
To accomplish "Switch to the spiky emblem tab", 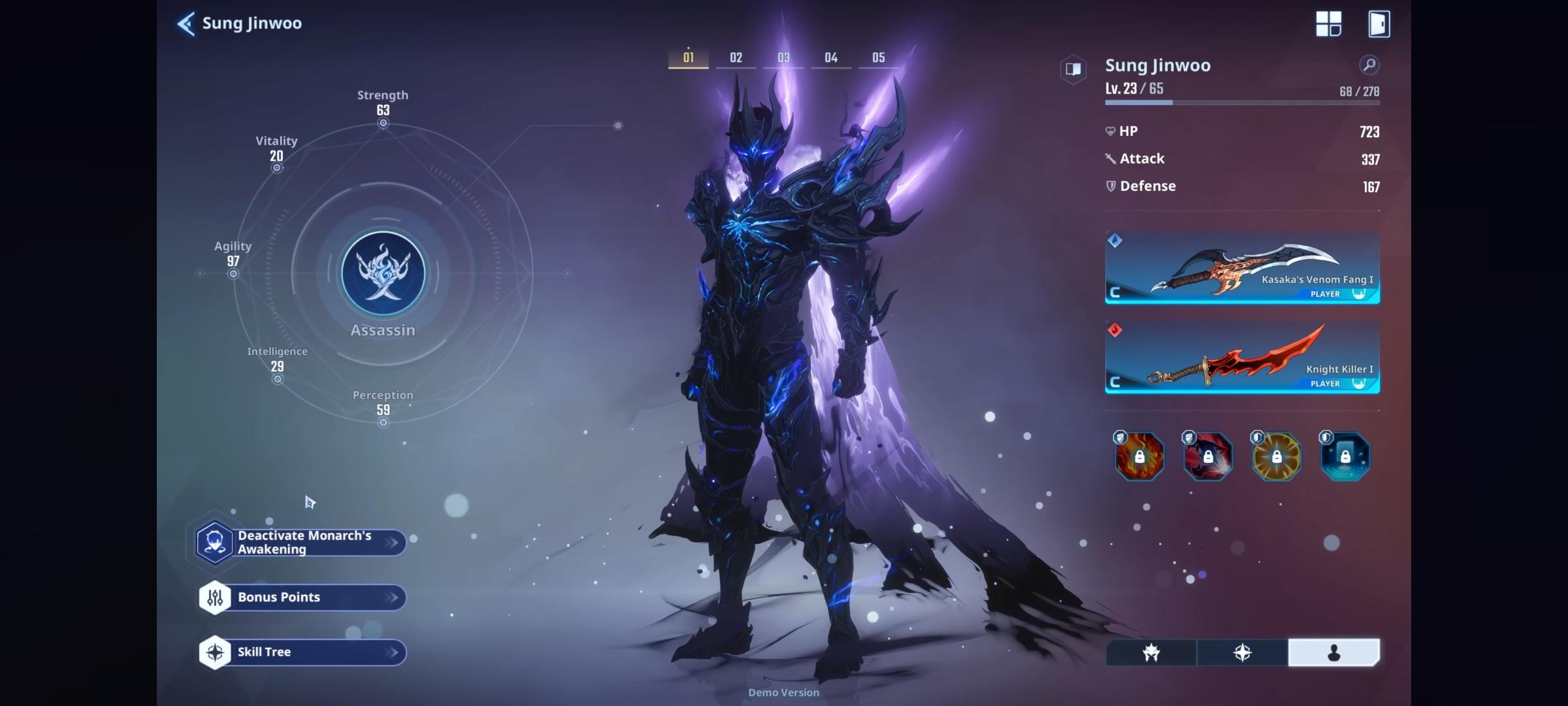I will pos(1151,652).
